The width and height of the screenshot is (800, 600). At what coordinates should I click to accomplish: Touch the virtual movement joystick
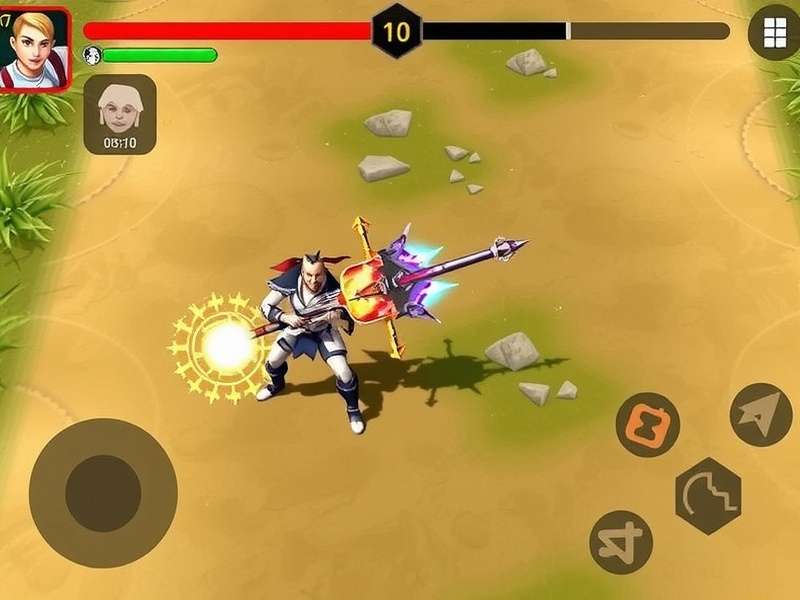103,493
